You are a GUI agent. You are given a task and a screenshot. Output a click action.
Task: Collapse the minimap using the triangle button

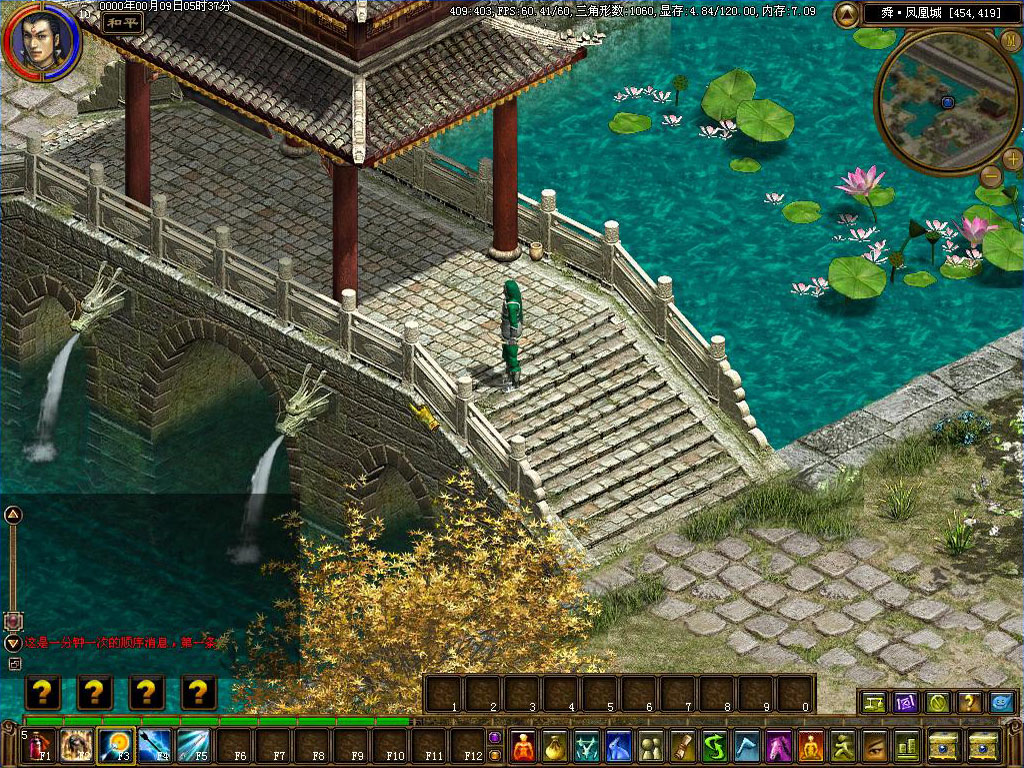846,14
